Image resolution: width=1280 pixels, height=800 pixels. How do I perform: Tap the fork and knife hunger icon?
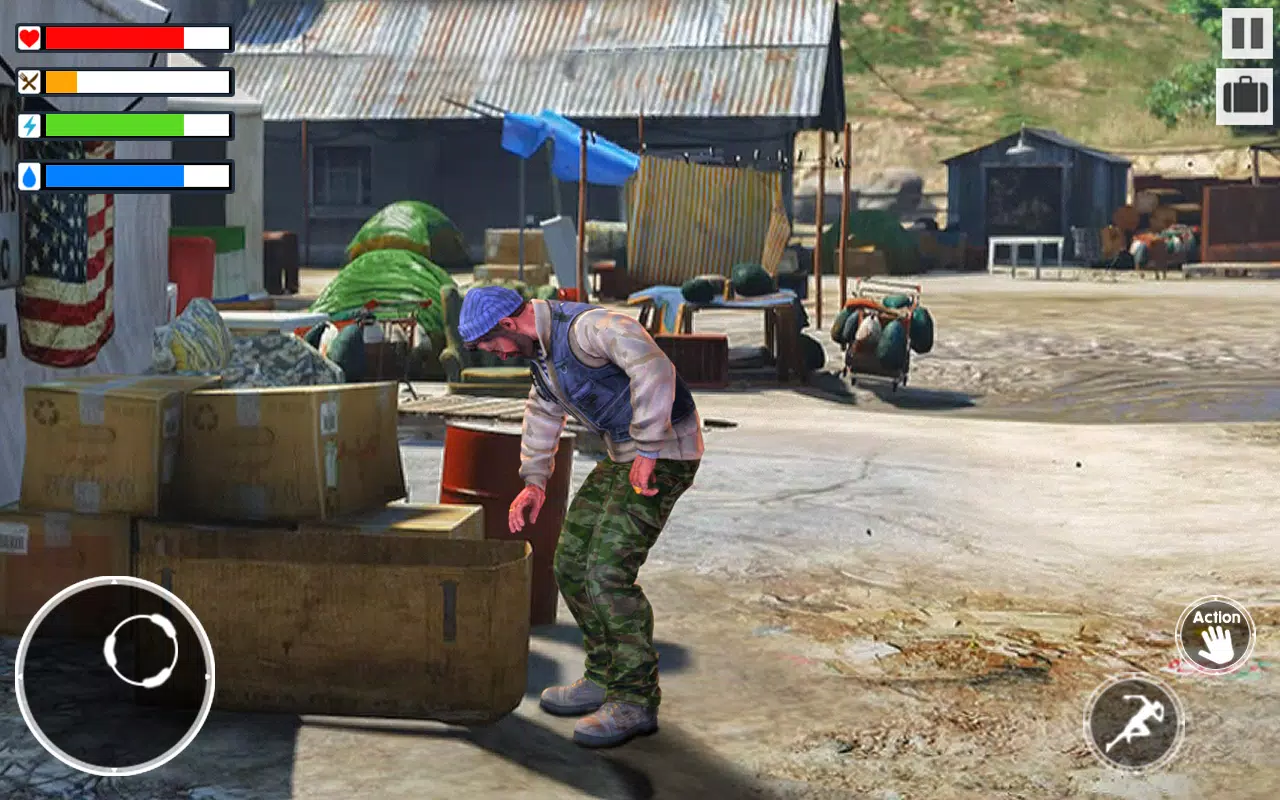[31, 82]
